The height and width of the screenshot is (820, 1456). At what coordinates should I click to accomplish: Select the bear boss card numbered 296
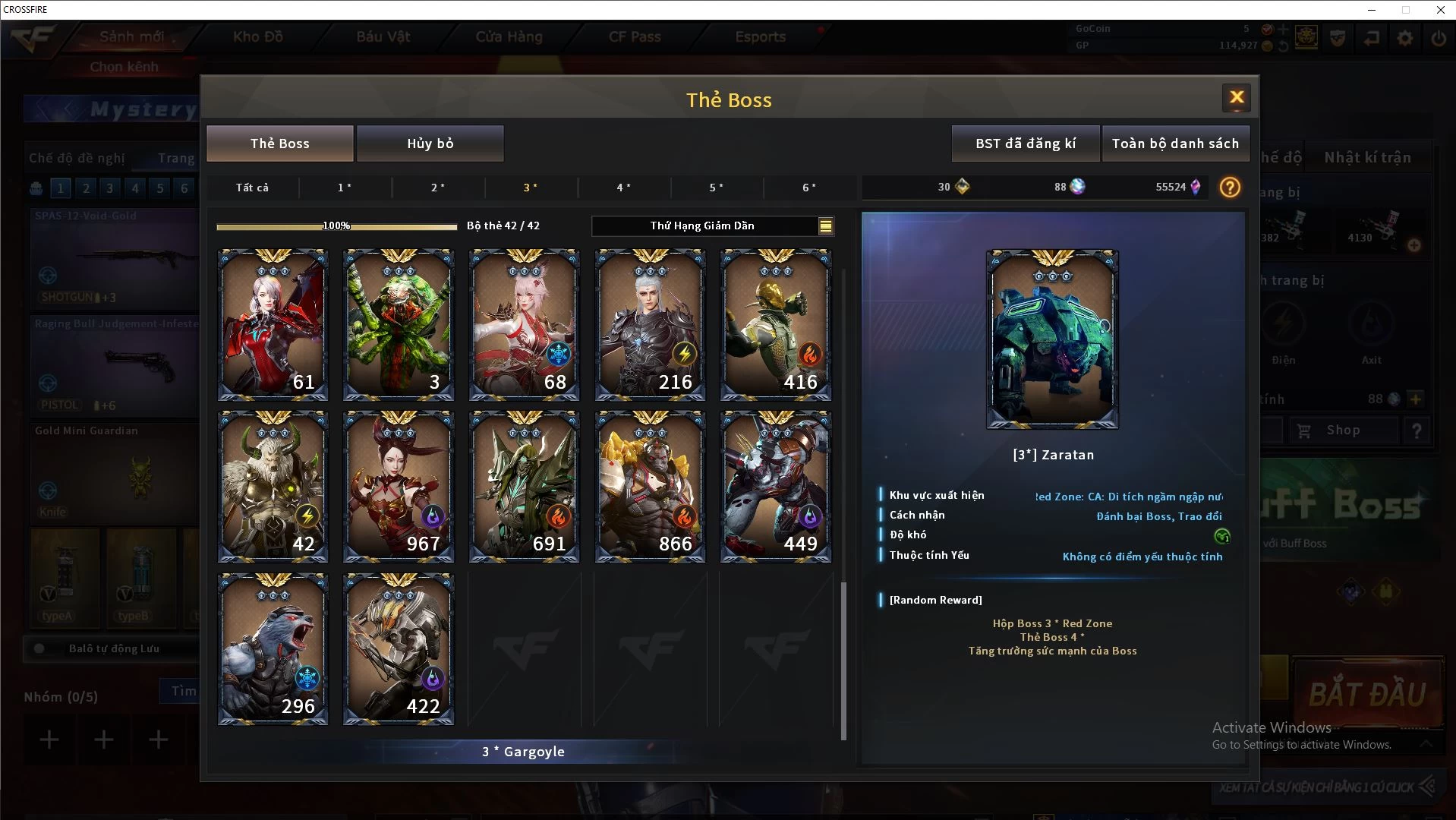(273, 649)
